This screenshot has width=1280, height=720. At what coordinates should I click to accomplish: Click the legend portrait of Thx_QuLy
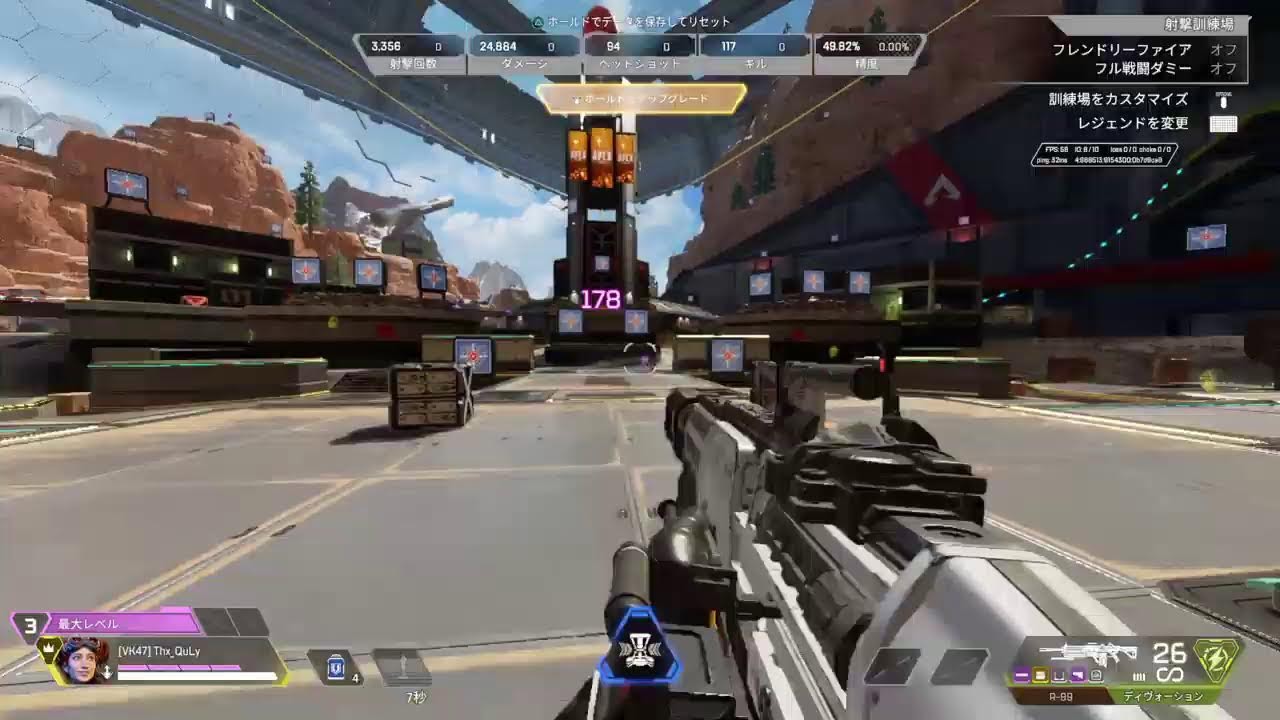[82, 661]
